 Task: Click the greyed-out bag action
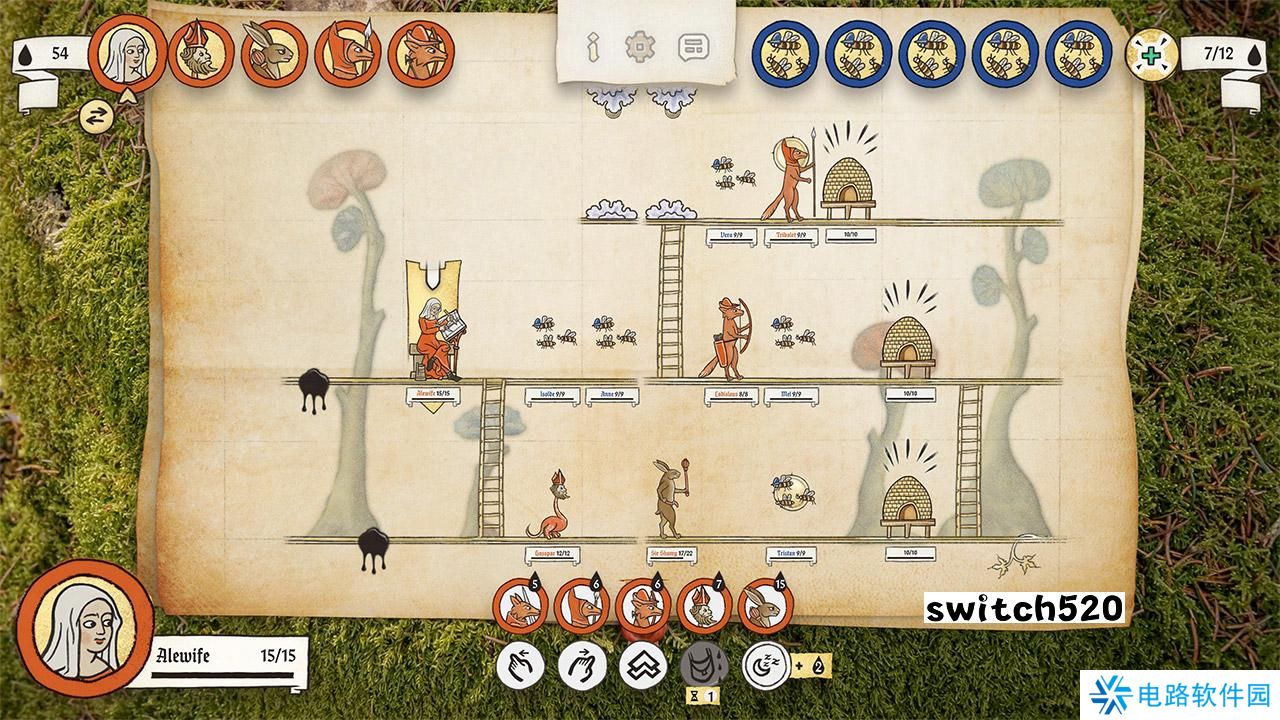pos(704,664)
